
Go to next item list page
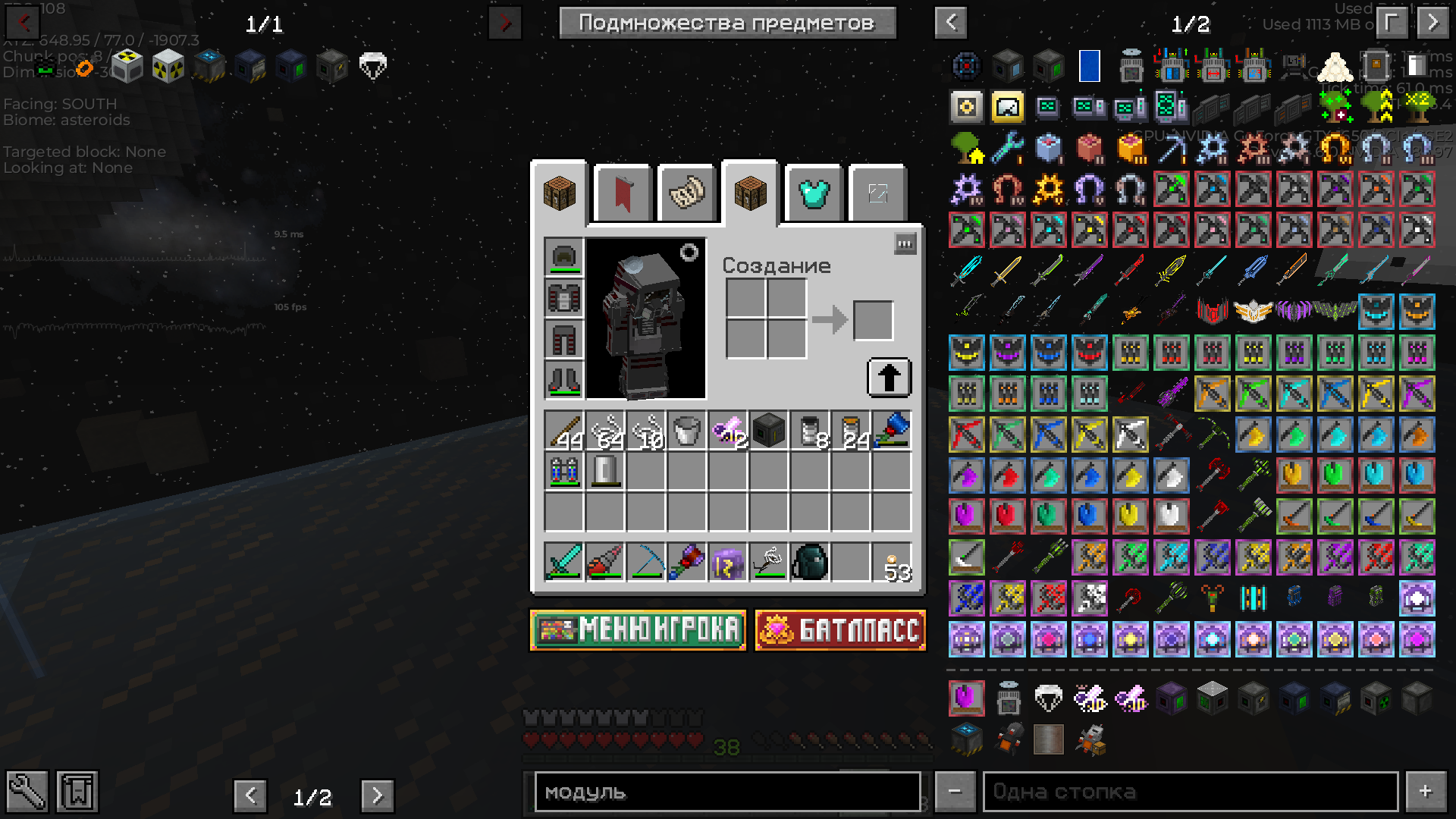pos(1432,23)
